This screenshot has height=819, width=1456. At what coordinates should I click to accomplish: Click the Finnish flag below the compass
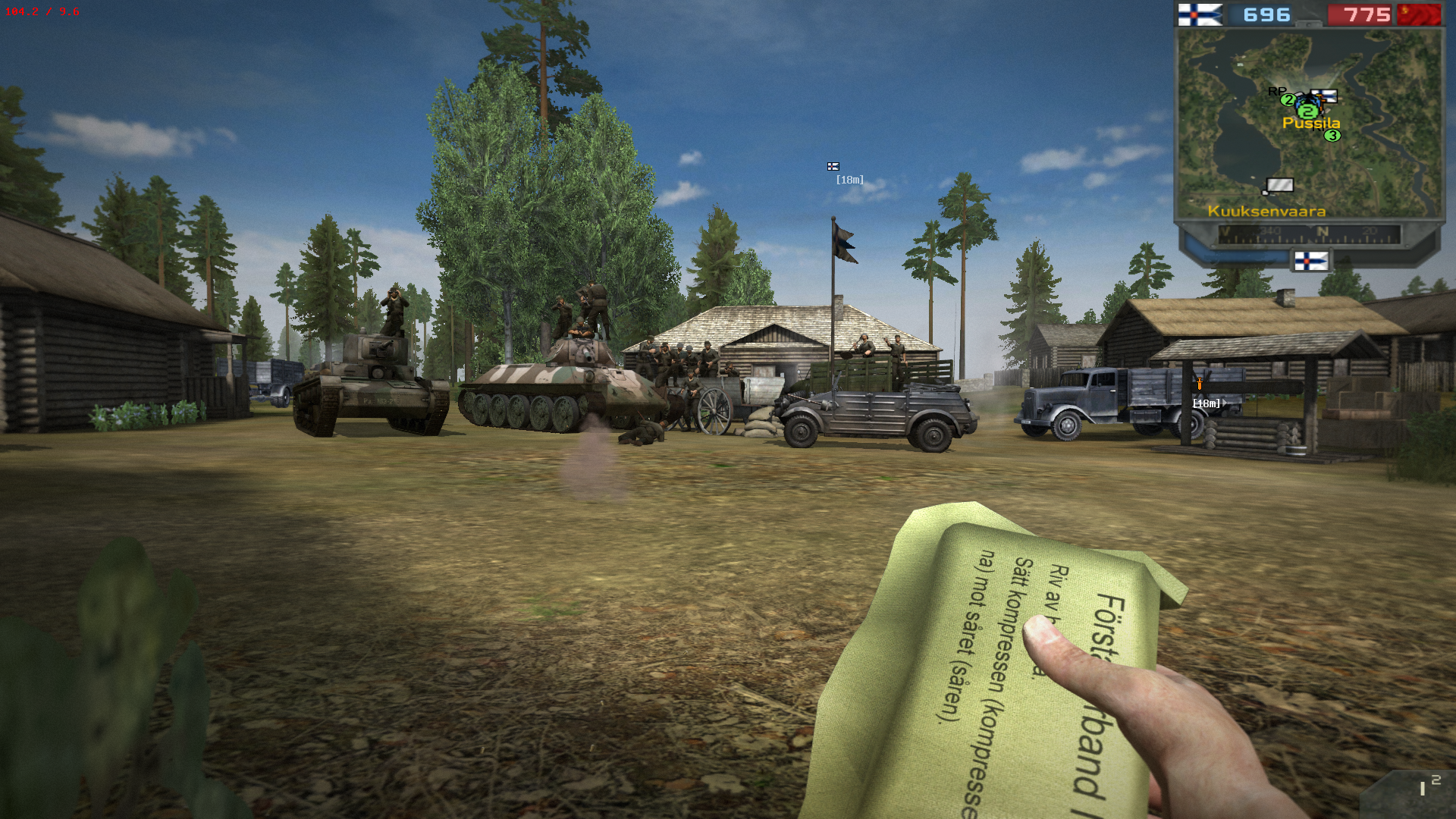click(x=1310, y=262)
